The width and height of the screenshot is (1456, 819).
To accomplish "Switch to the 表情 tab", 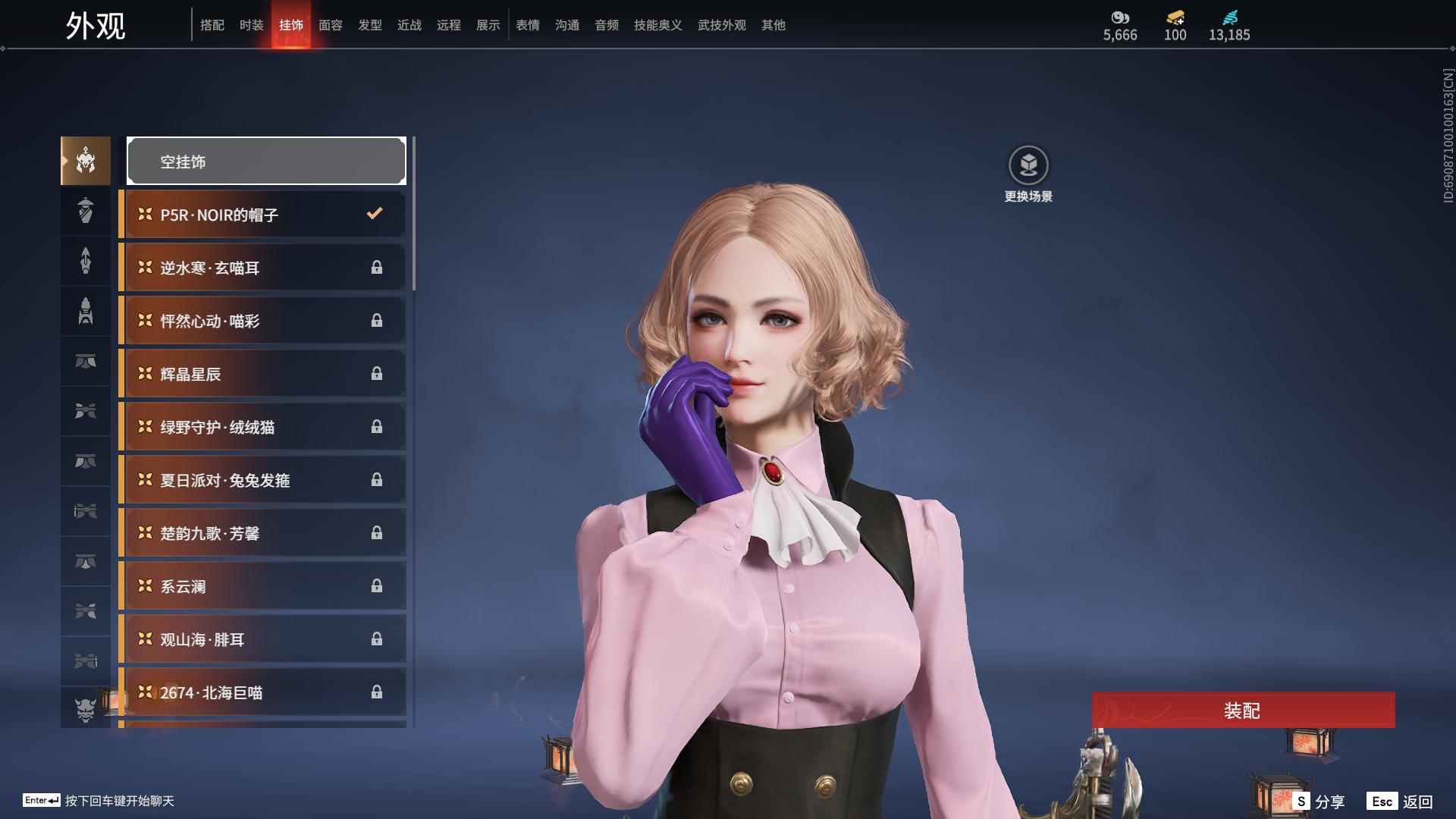I will pos(527,25).
